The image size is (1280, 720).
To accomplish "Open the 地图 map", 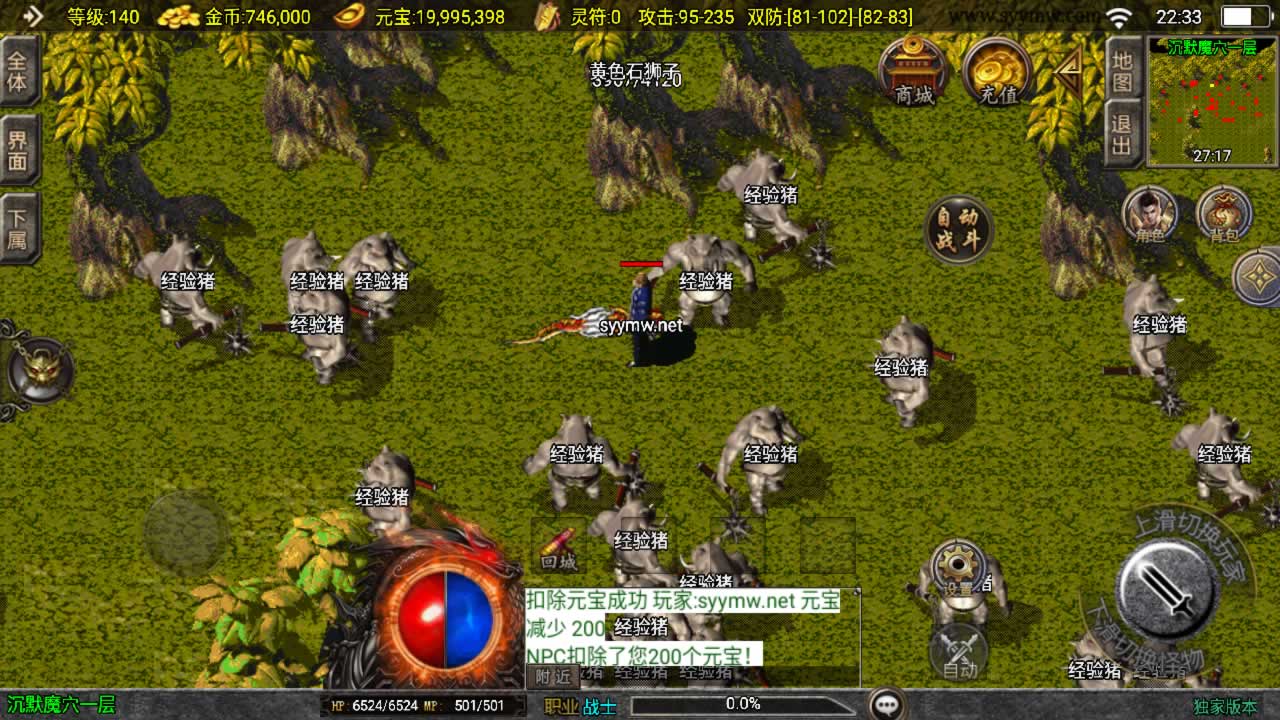I will click(1123, 71).
